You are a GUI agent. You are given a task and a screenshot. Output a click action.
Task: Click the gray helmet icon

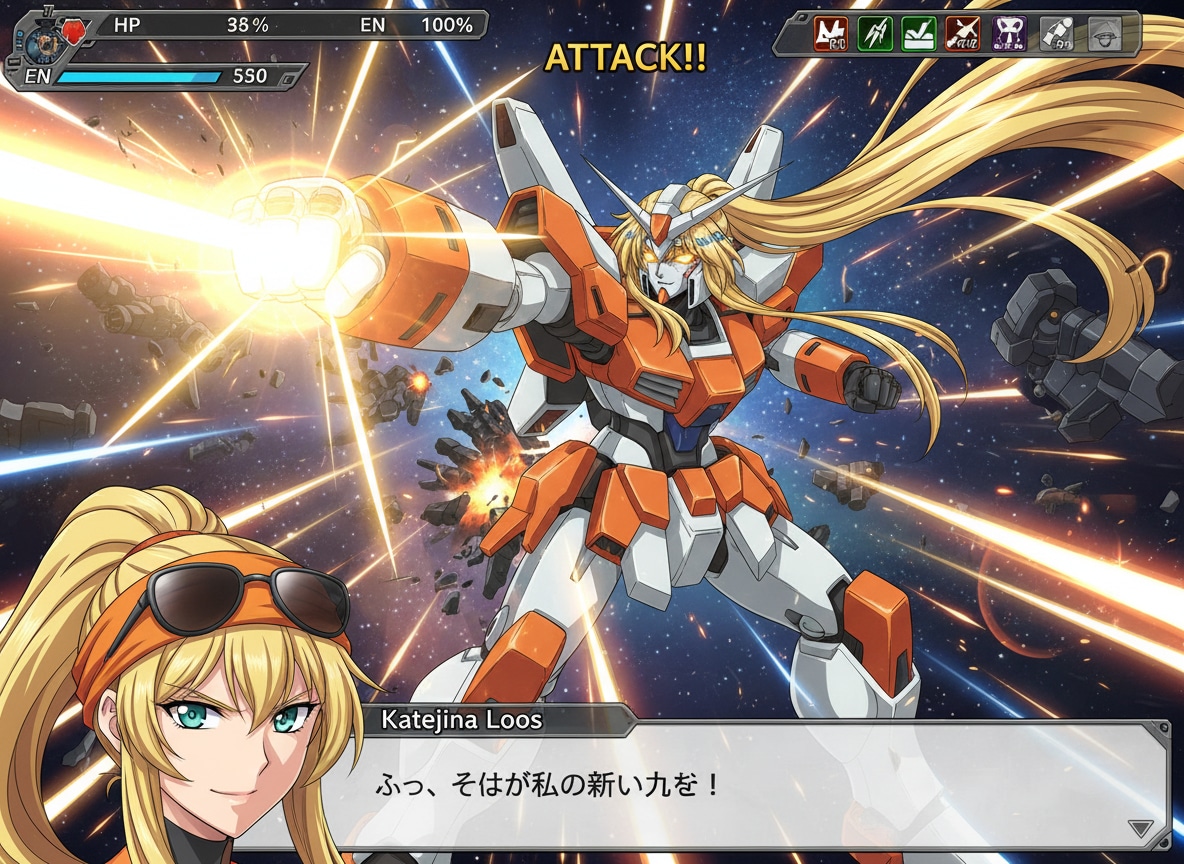pos(1103,33)
